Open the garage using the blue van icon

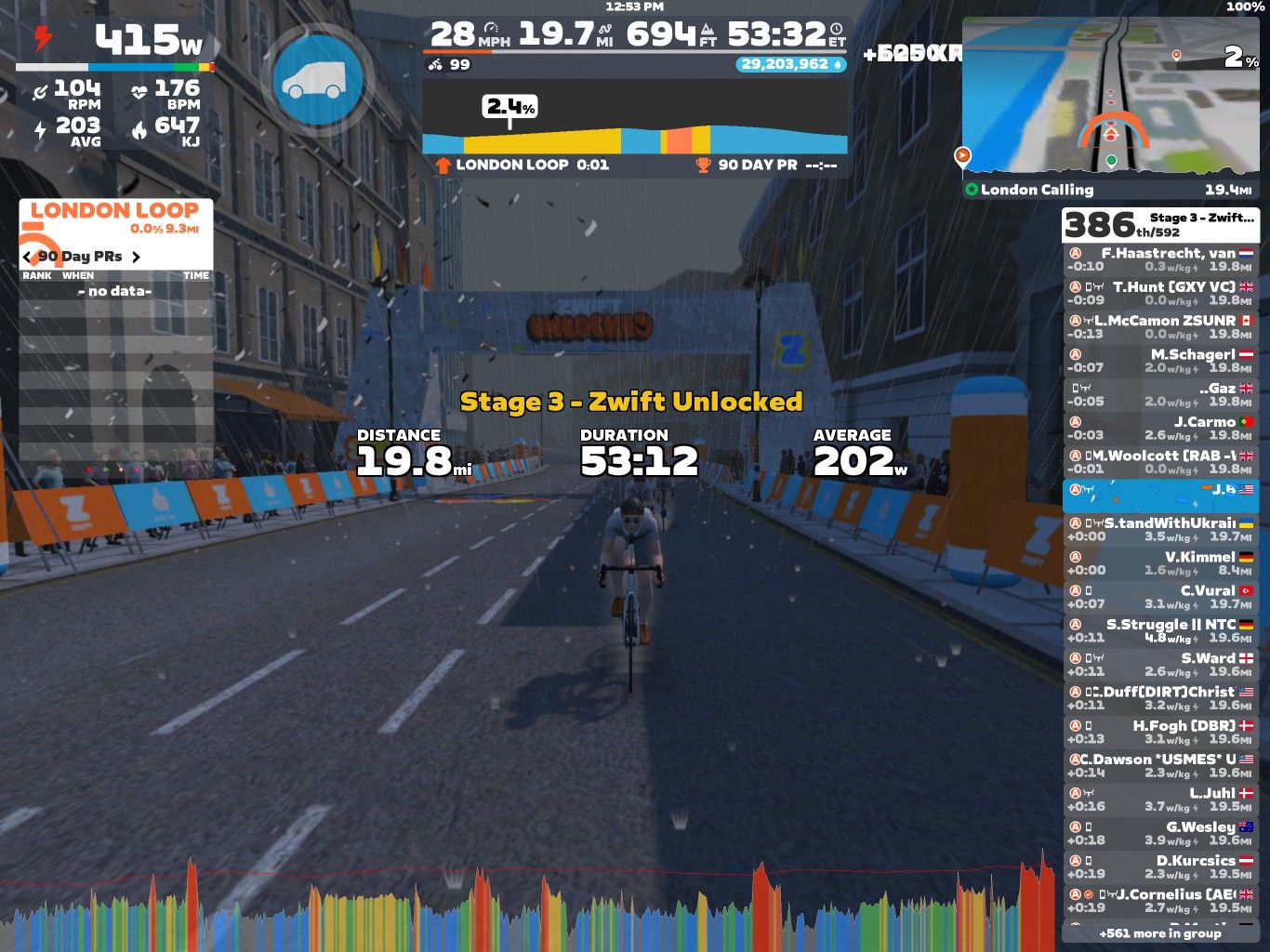click(x=319, y=77)
